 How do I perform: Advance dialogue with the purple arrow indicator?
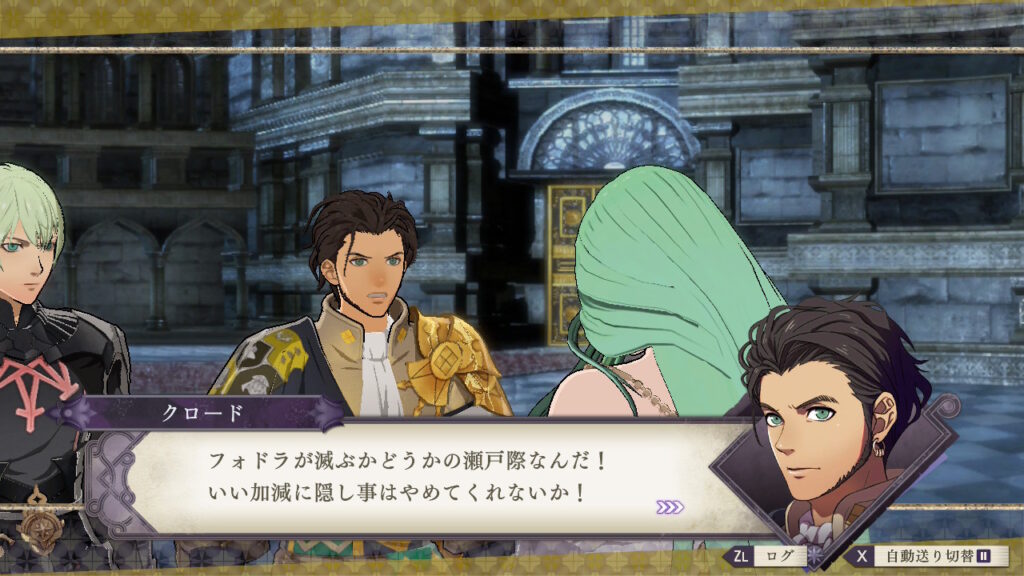click(670, 507)
